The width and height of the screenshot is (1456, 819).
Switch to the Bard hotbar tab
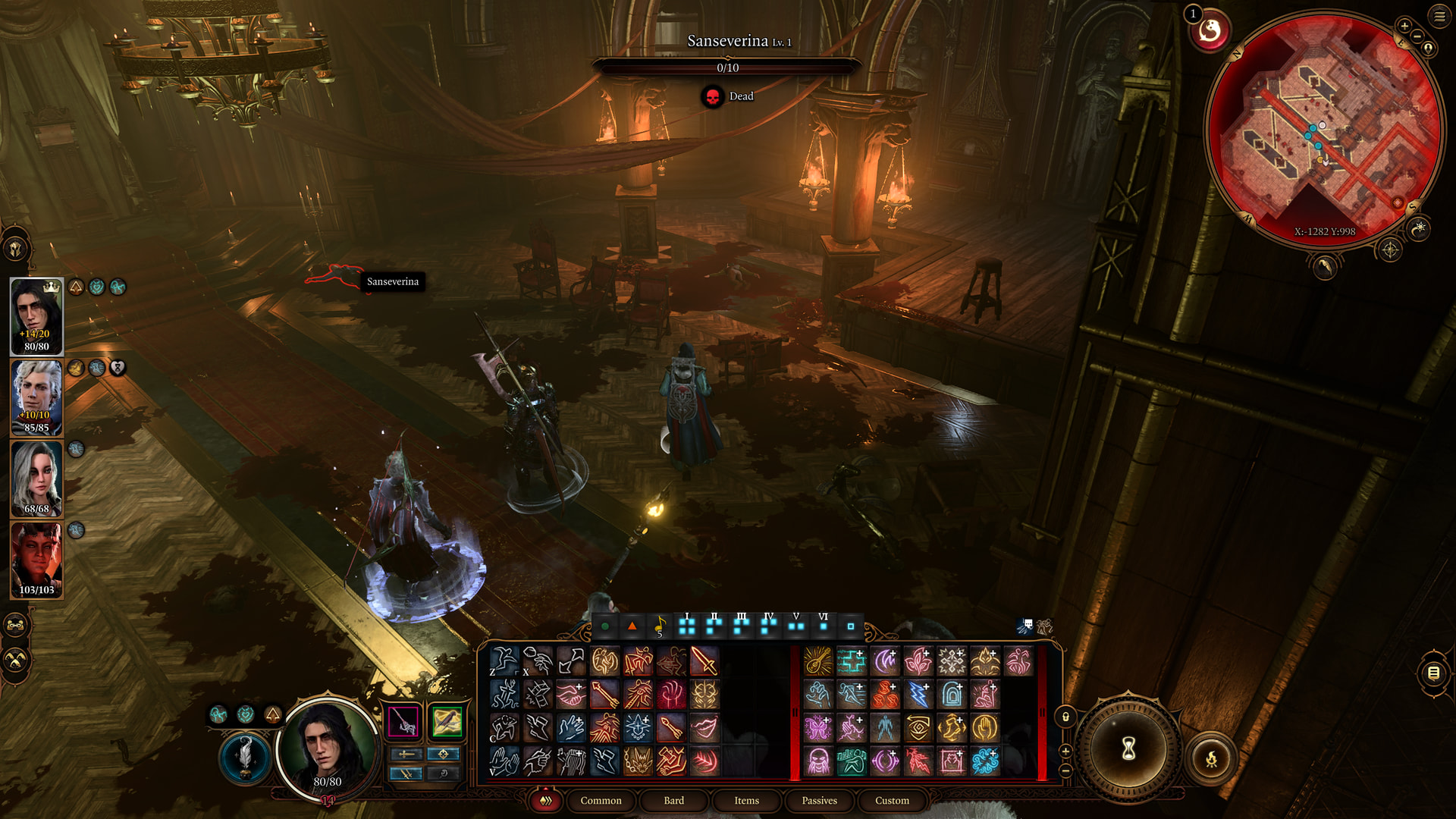[x=673, y=800]
